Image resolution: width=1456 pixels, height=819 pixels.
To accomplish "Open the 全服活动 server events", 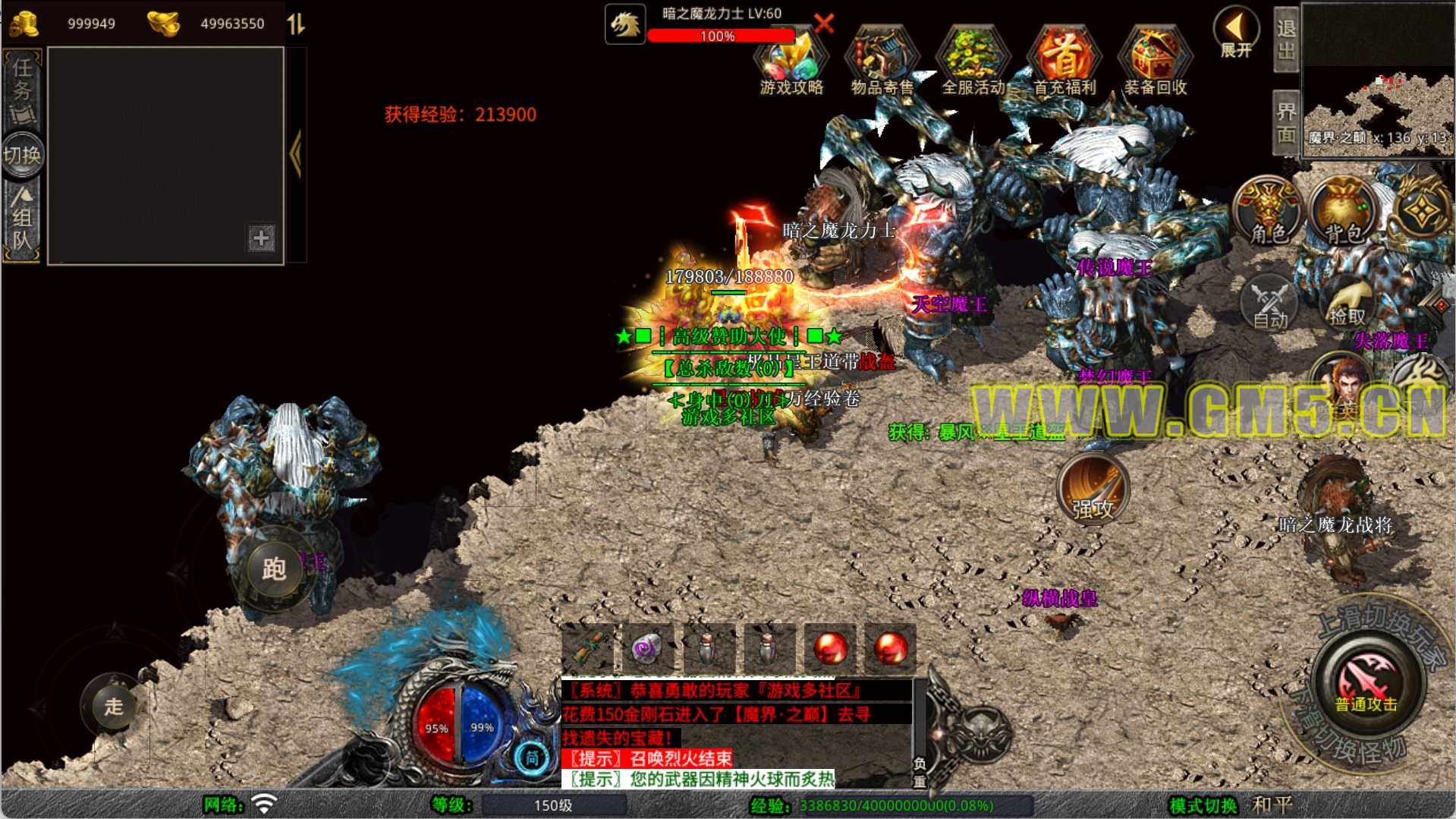I will (973, 62).
